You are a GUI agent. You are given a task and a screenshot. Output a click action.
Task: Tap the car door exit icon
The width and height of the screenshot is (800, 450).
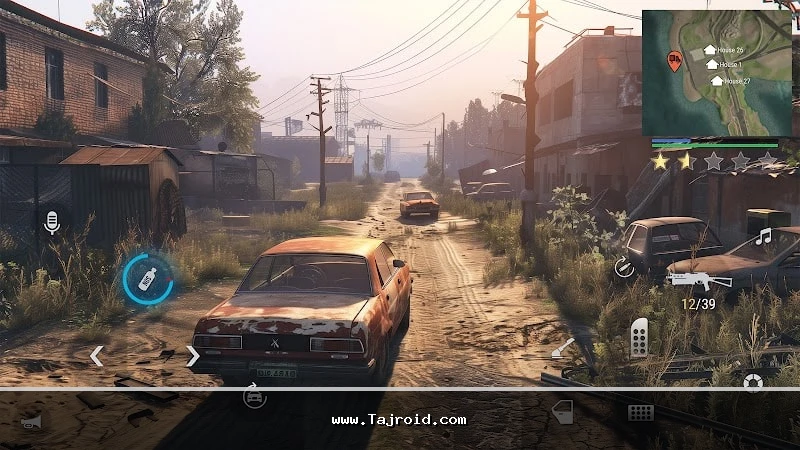point(563,411)
